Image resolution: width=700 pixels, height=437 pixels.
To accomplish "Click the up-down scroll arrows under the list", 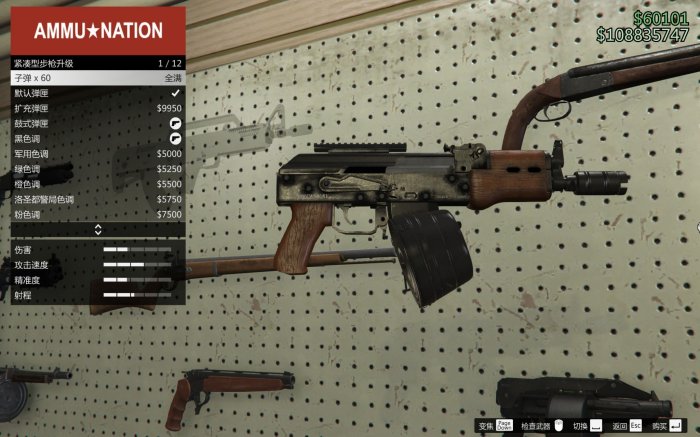I will click(98, 230).
